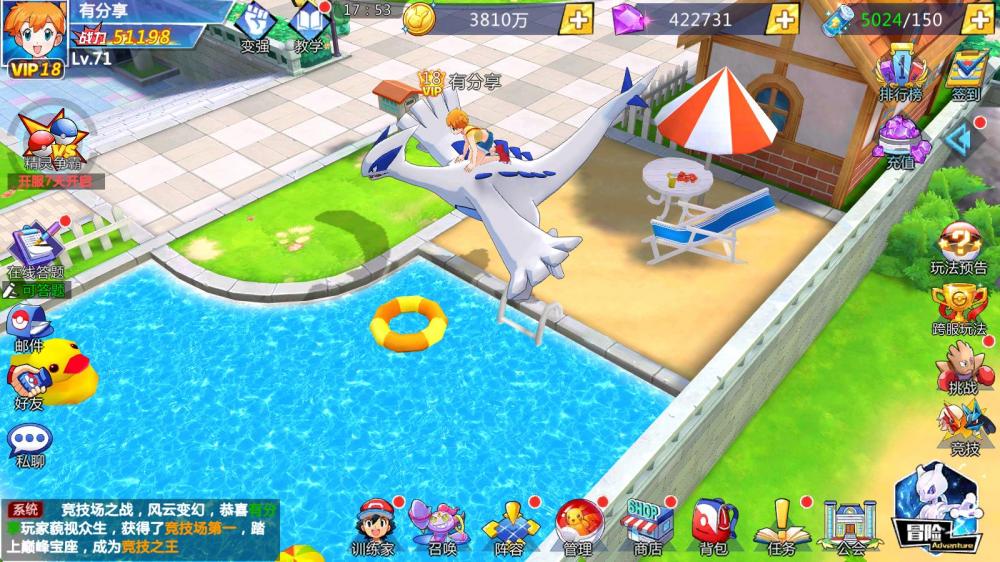Add gold coins with the plus button
Image resolution: width=1000 pixels, height=562 pixels.
point(576,19)
